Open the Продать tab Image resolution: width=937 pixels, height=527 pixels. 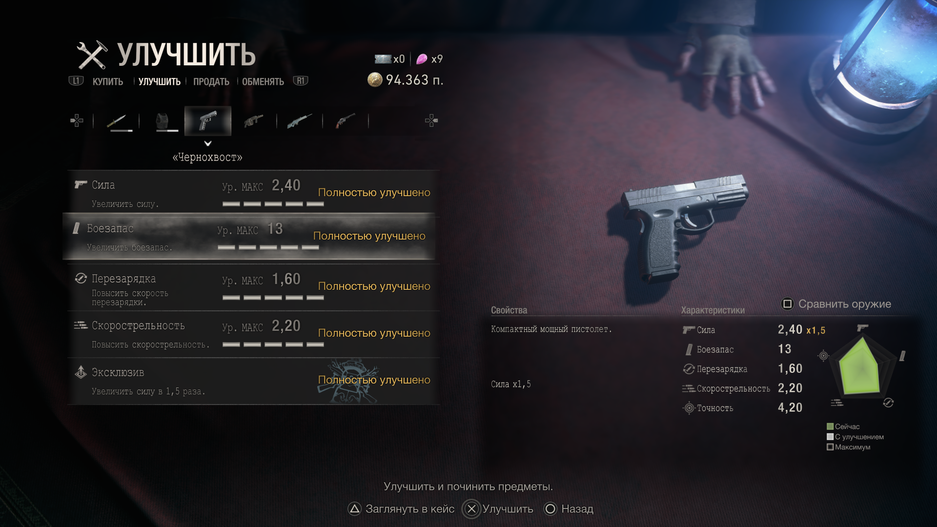(x=211, y=82)
